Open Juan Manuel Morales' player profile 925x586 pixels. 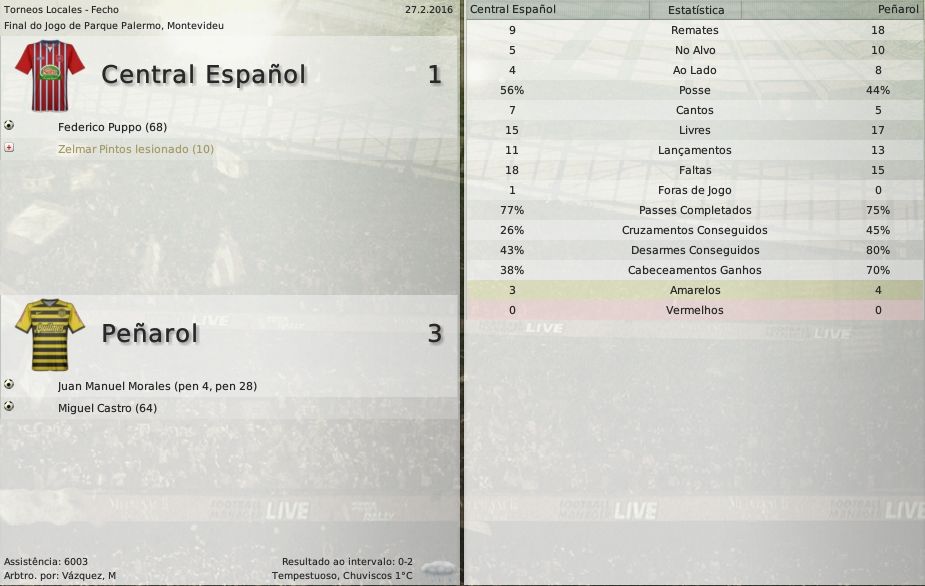pyautogui.click(x=157, y=386)
